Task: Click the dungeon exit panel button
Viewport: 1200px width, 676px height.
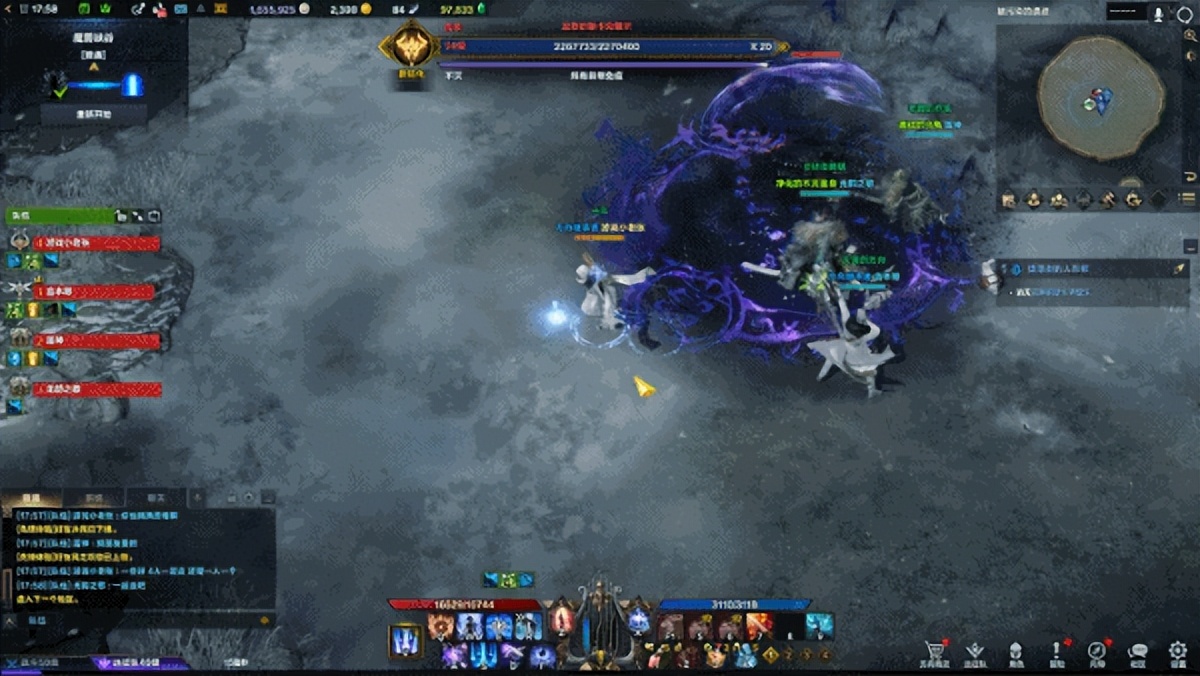Action: tap(94, 114)
